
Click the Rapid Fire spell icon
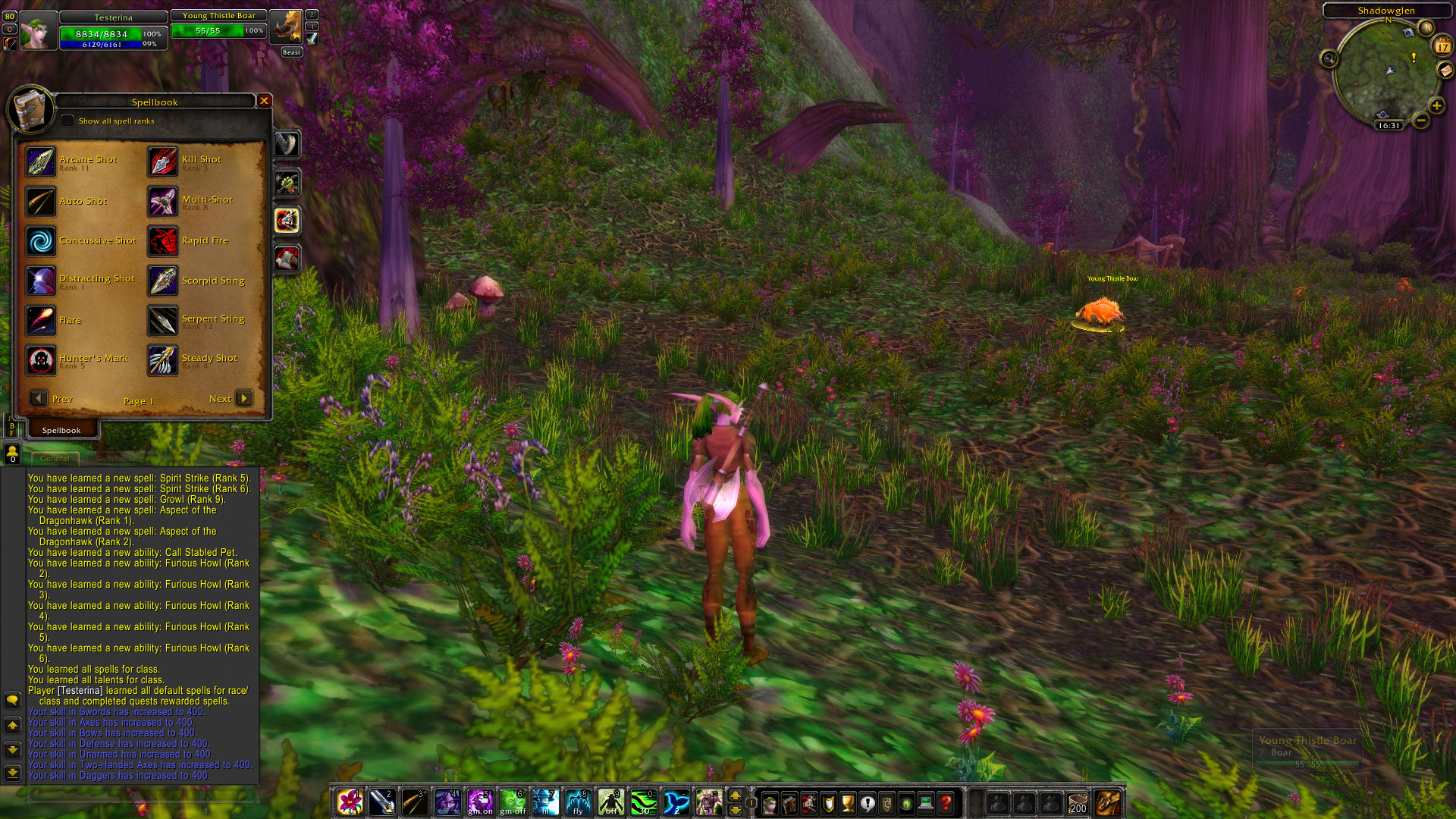click(163, 241)
